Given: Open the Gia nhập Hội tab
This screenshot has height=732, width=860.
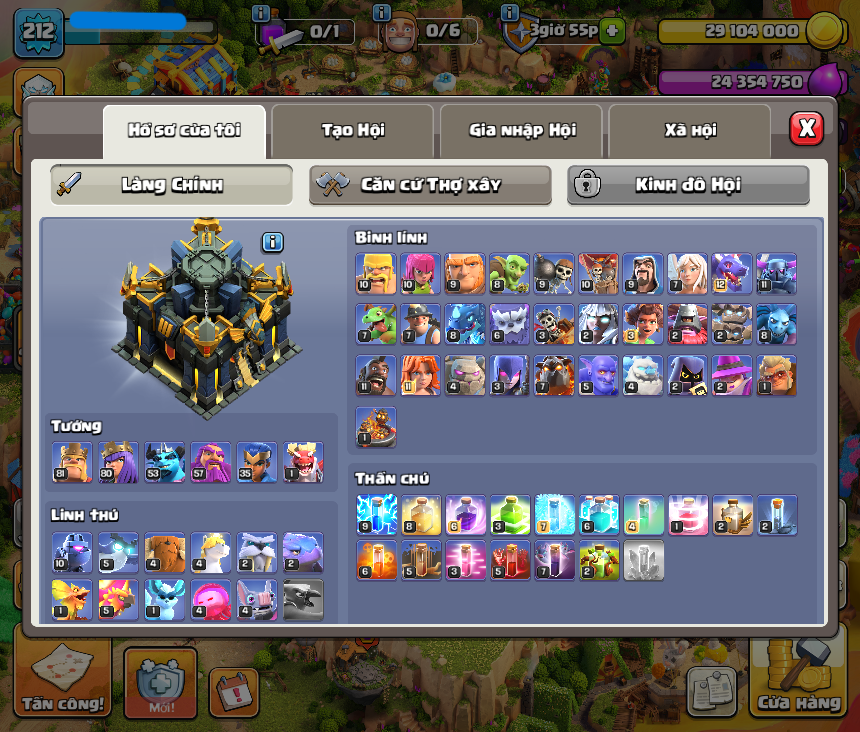Looking at the screenshot, I should point(521,131).
